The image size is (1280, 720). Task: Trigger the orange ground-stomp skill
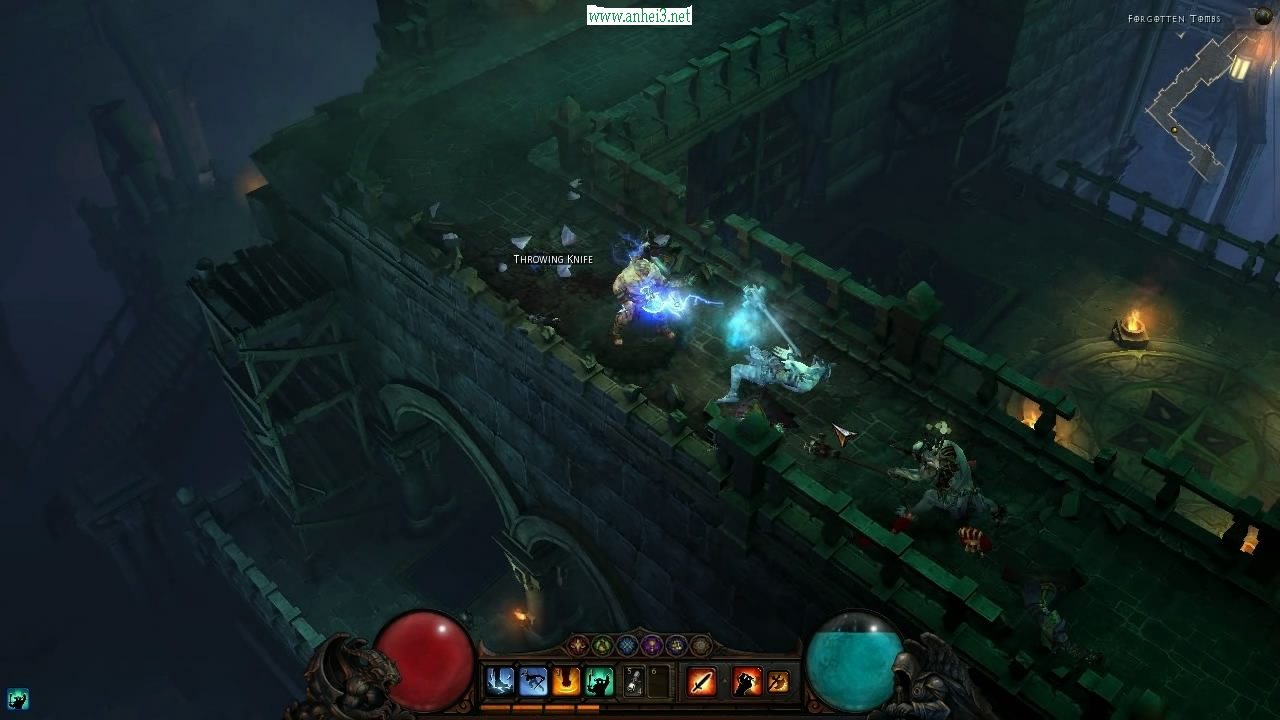click(x=566, y=682)
